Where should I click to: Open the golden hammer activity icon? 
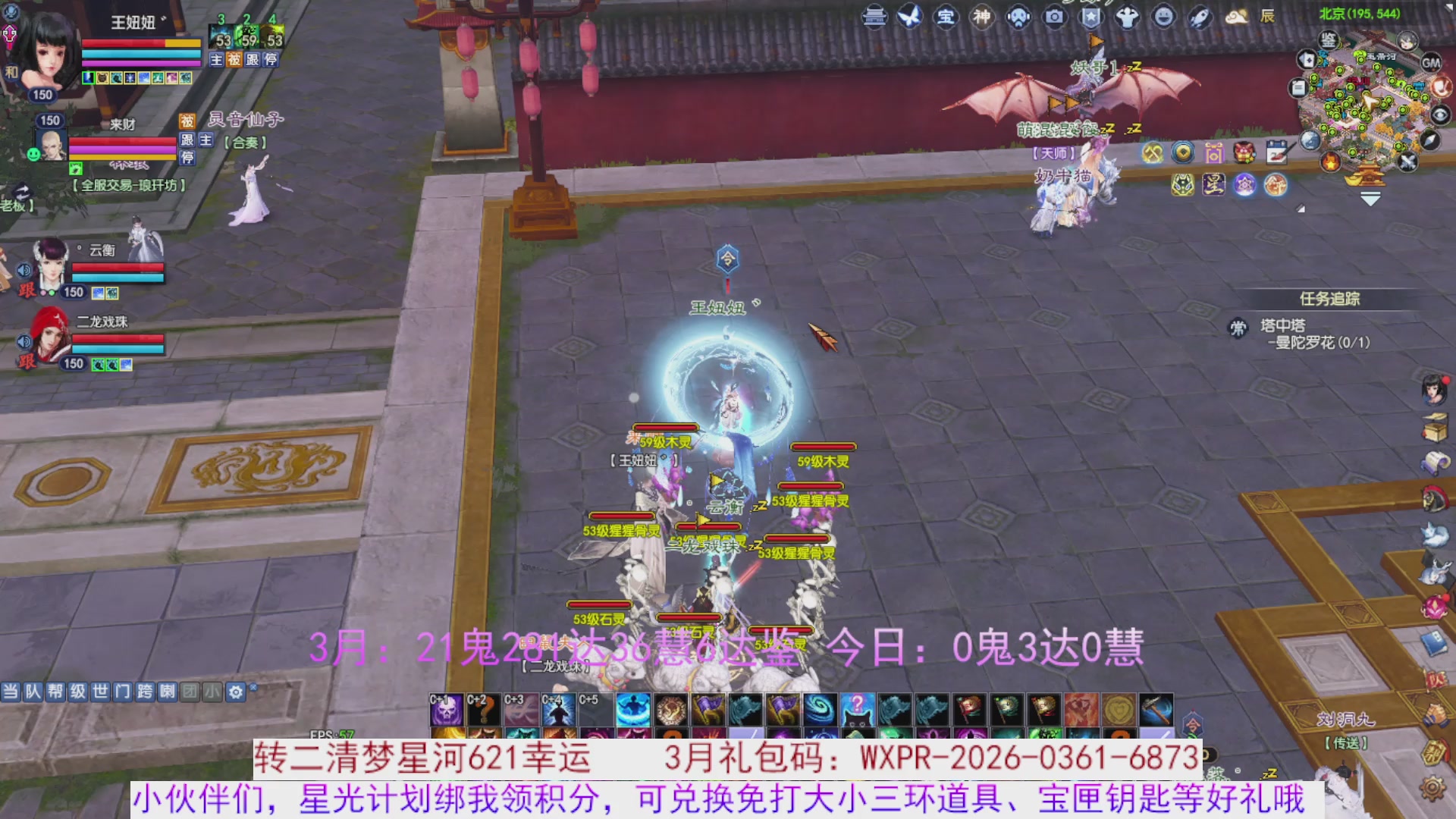click(1153, 153)
